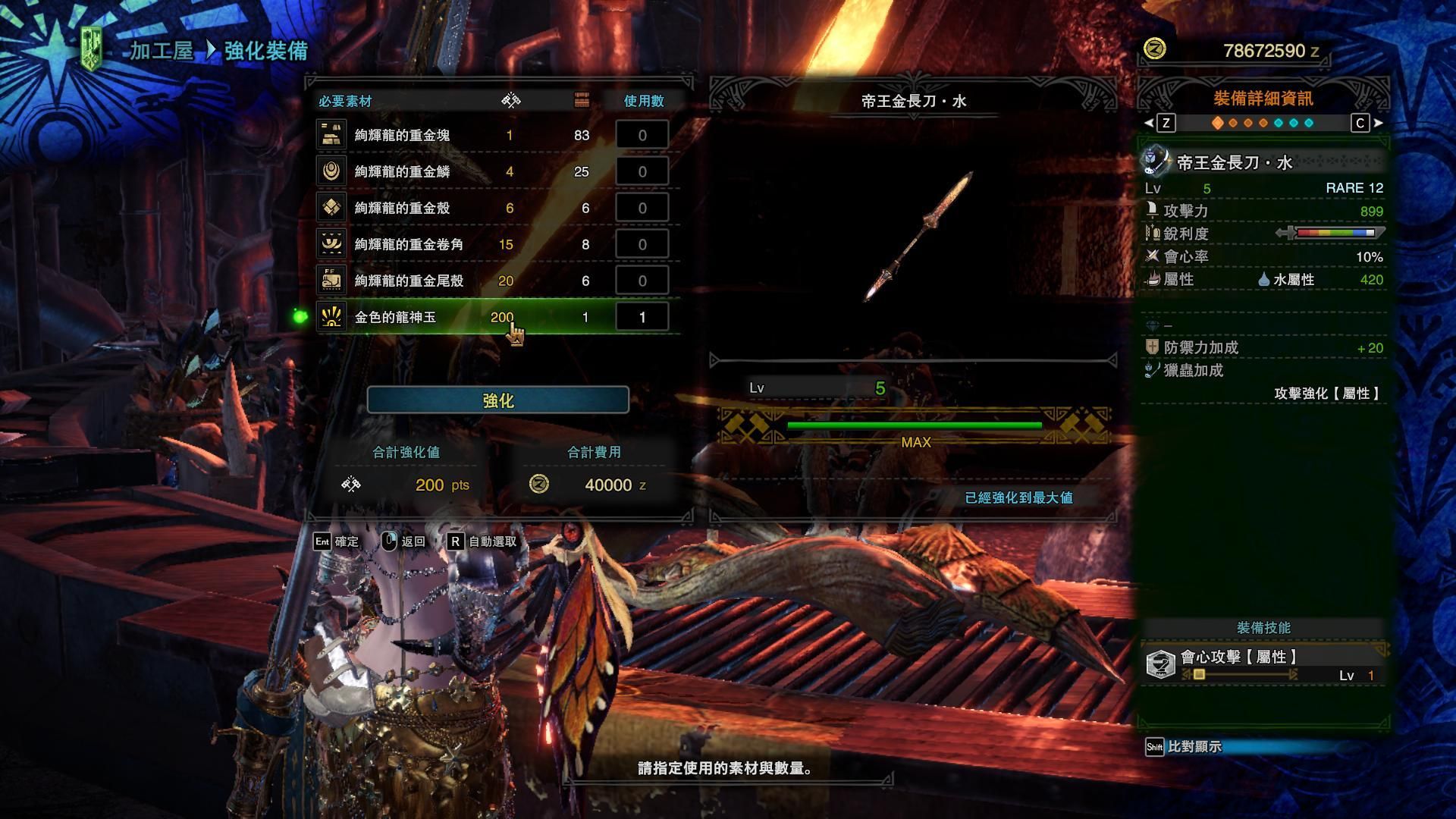The width and height of the screenshot is (1456, 819).
Task: Click the 使用數 quantity field showing 1
Action: pyautogui.click(x=642, y=317)
